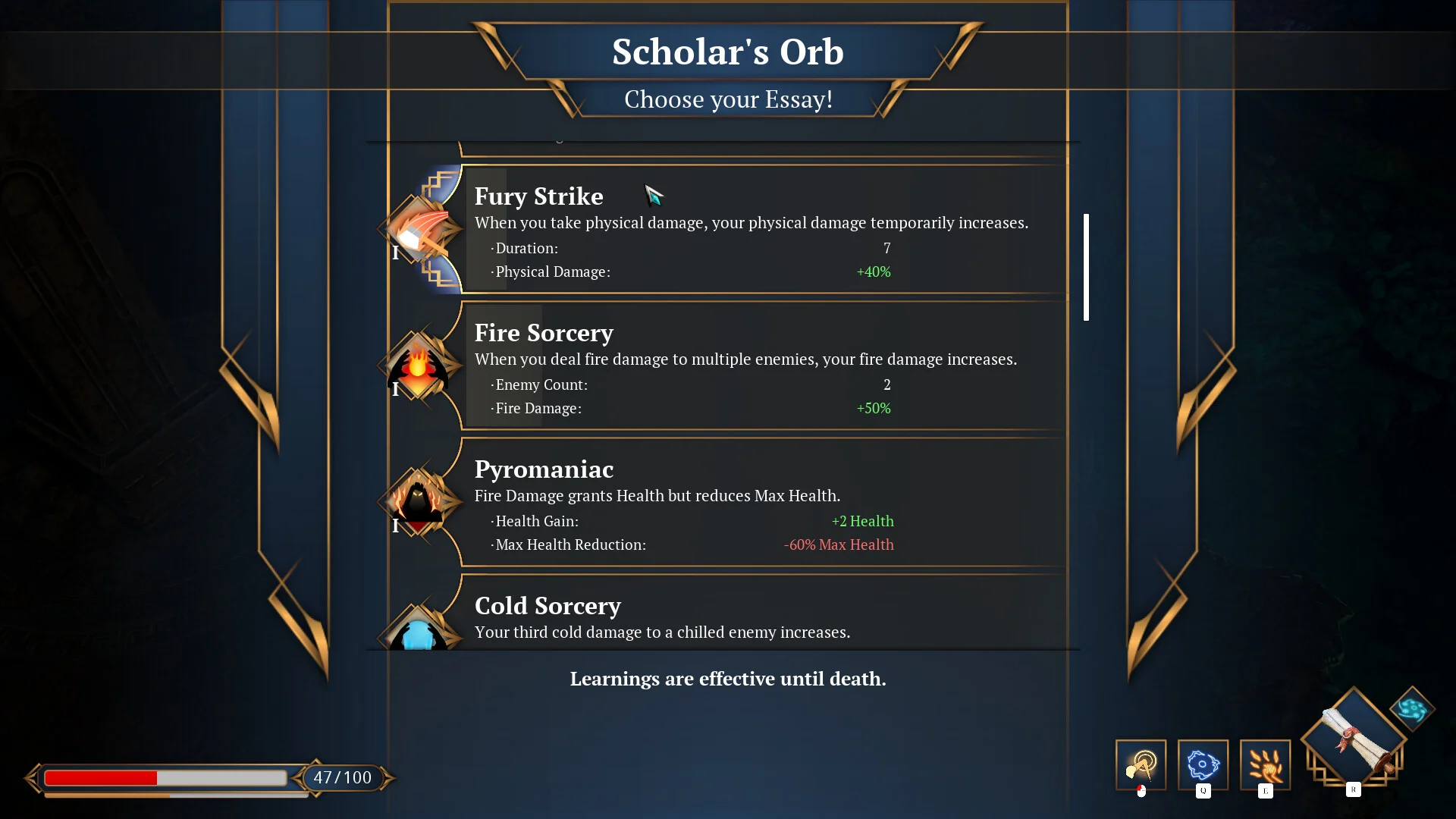Select the cyan swirl diamond icon
Screen dimensions: 1456x819
click(x=1412, y=709)
